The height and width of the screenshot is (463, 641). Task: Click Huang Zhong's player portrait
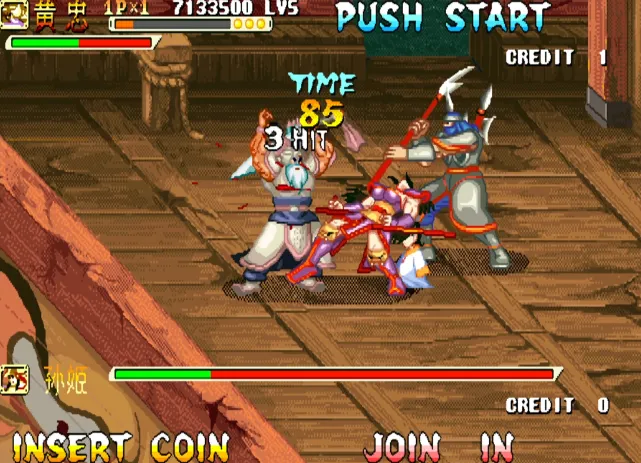coord(14,14)
